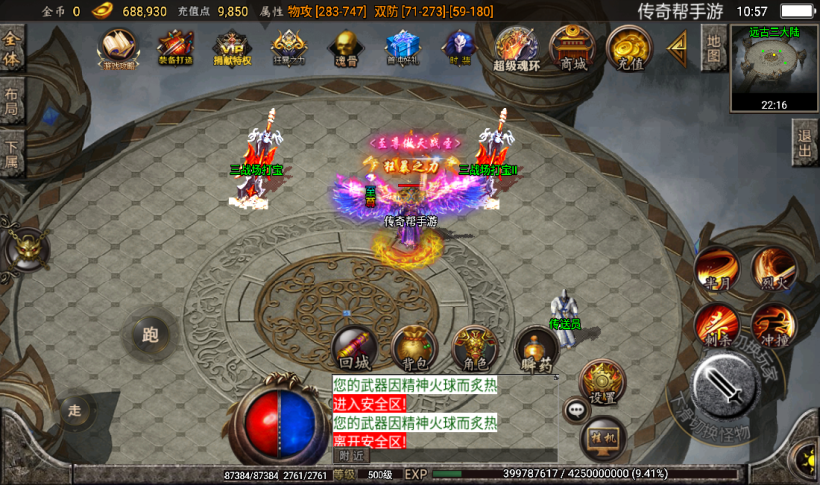
Task: Open the 角色 character sheet
Action: click(x=475, y=348)
